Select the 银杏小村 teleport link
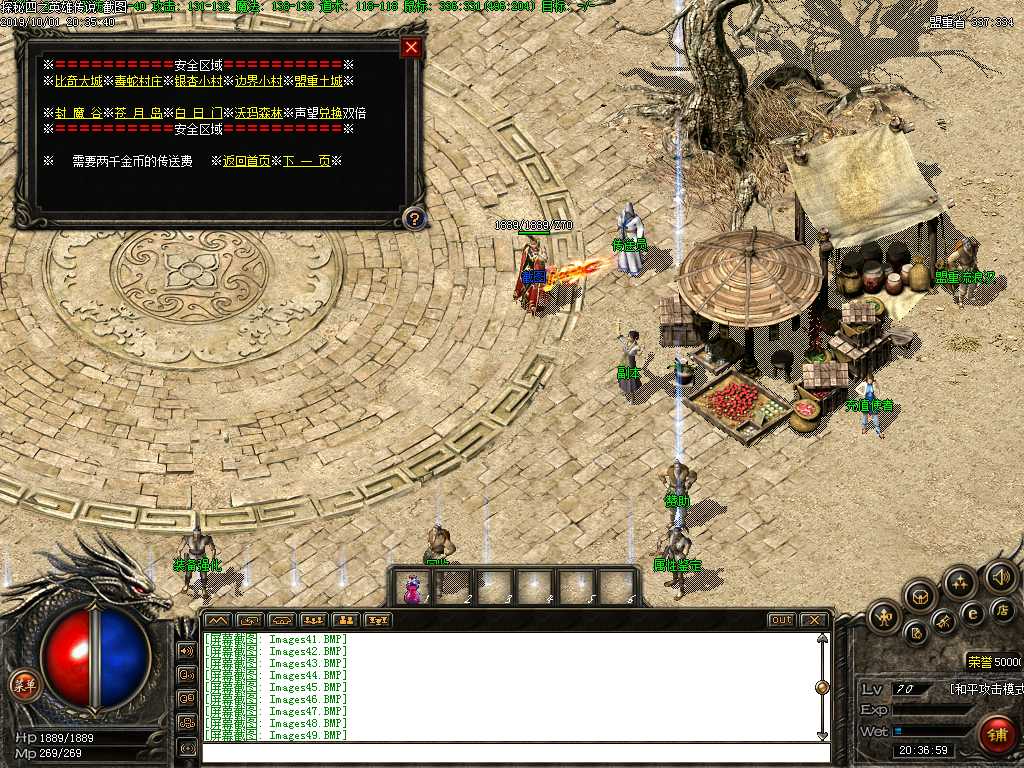 198,81
